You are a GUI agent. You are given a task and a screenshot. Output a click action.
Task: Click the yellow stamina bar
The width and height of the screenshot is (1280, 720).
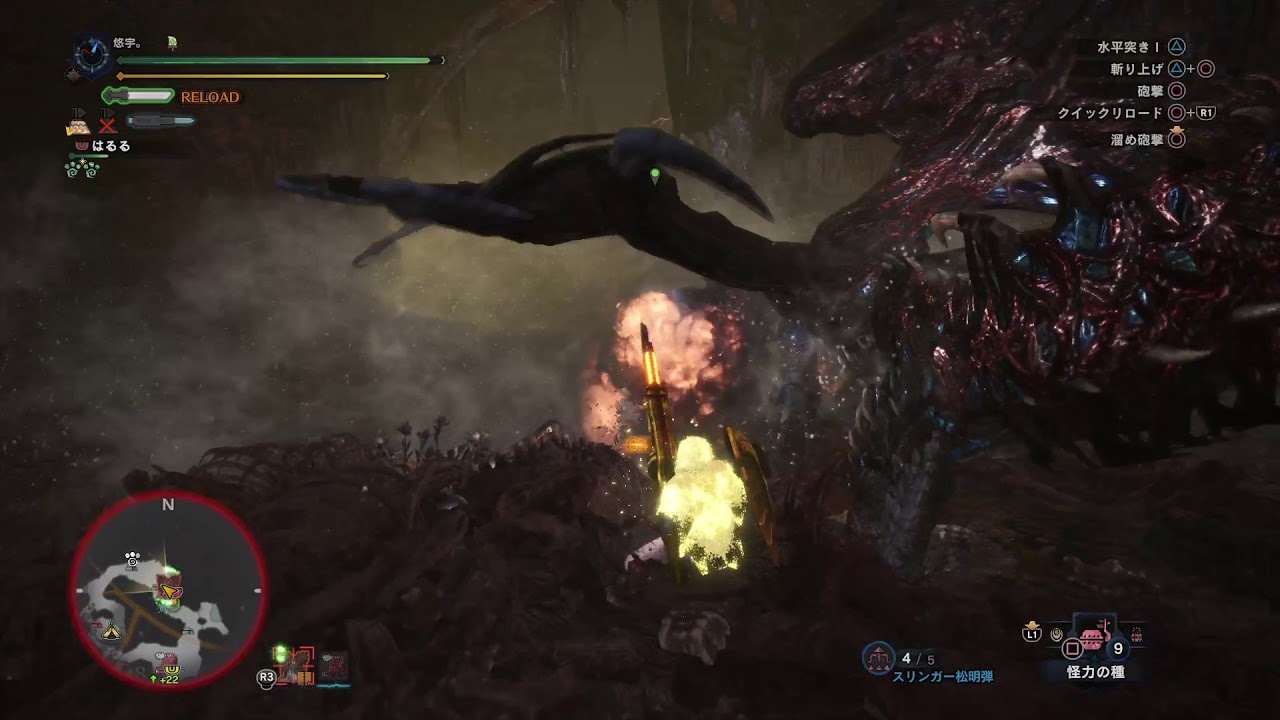(x=250, y=75)
